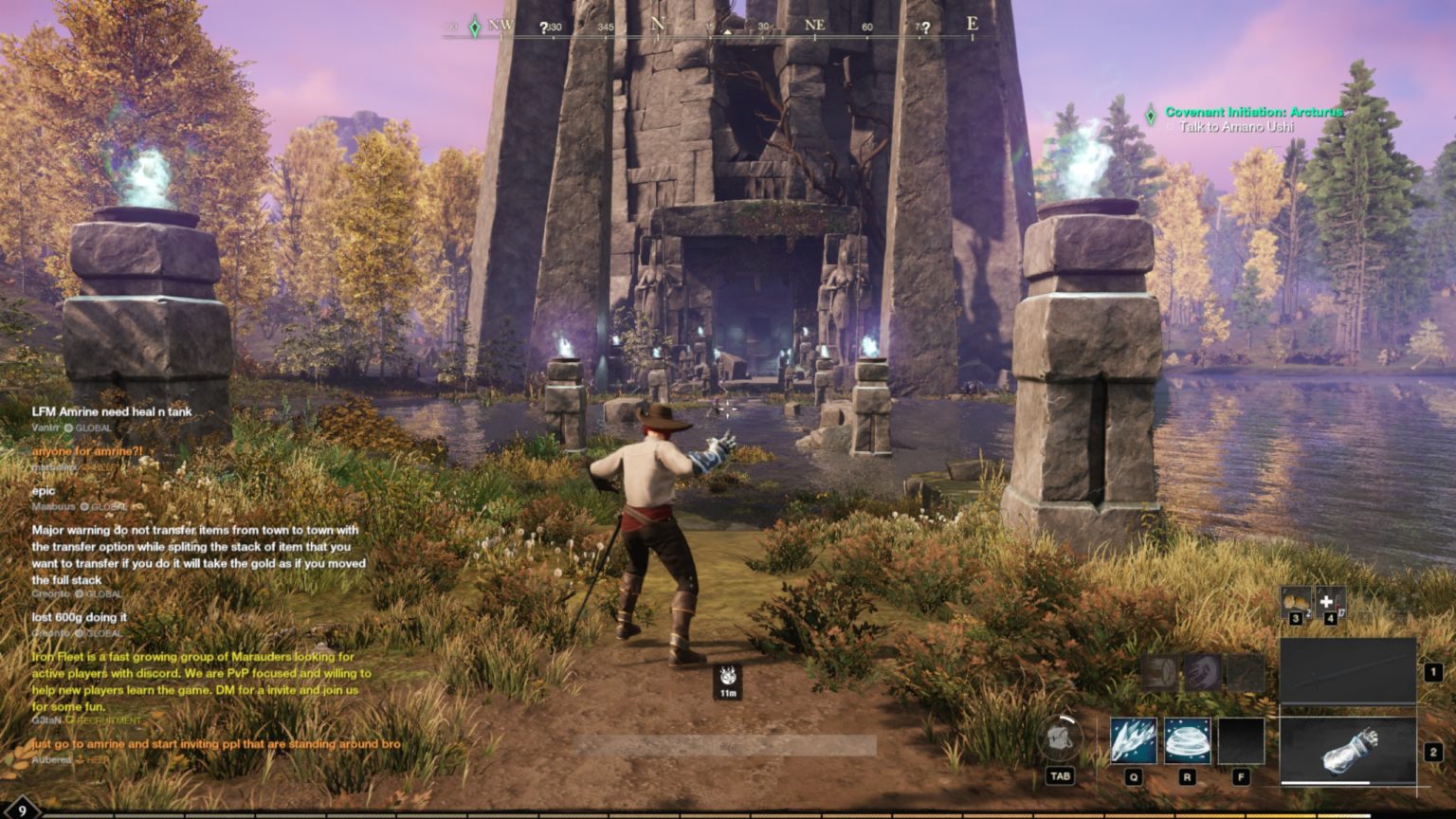Switch to the sword weapon slot
The image size is (1456, 819).
[x=1348, y=671]
